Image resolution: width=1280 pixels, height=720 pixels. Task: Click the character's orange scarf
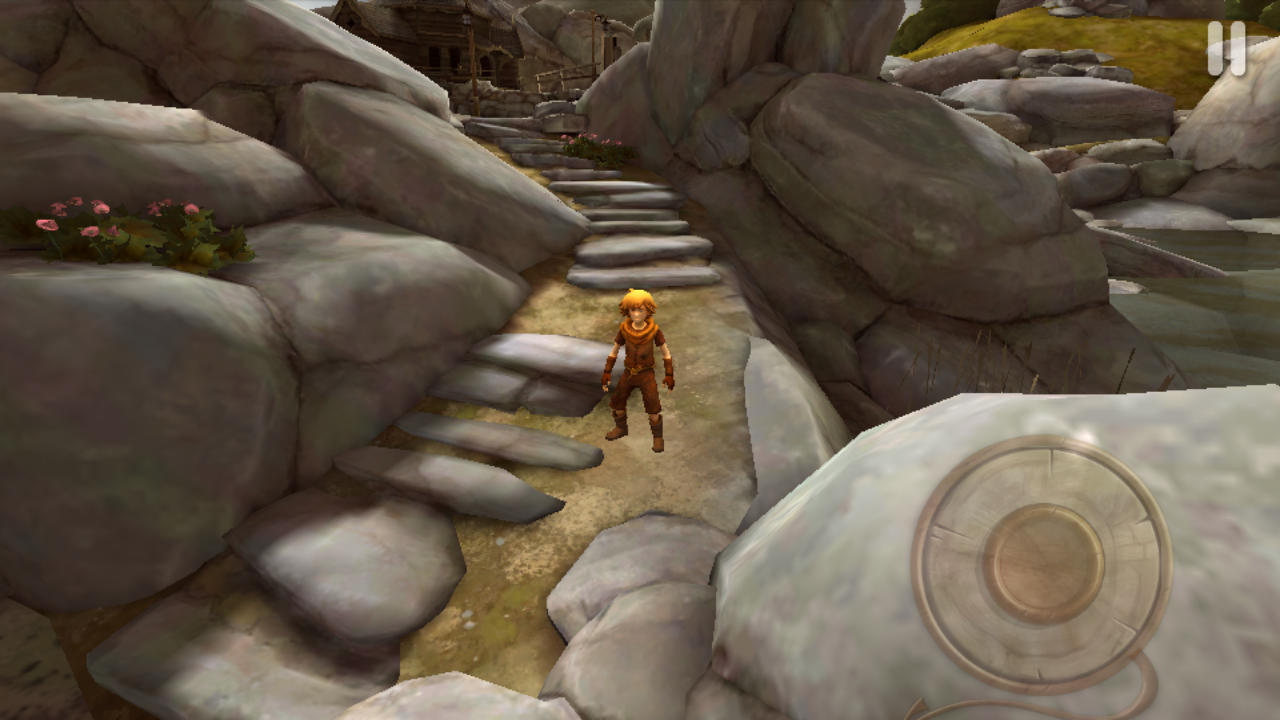(x=637, y=330)
